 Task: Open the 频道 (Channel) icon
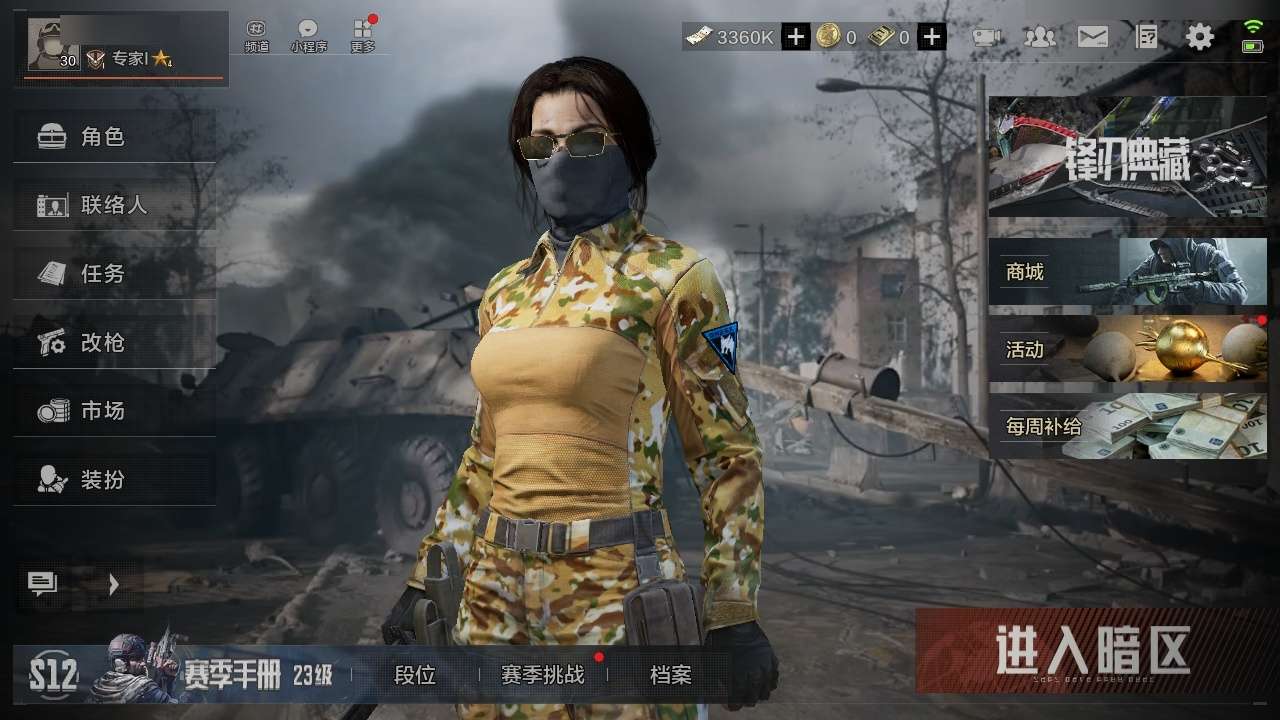[257, 36]
